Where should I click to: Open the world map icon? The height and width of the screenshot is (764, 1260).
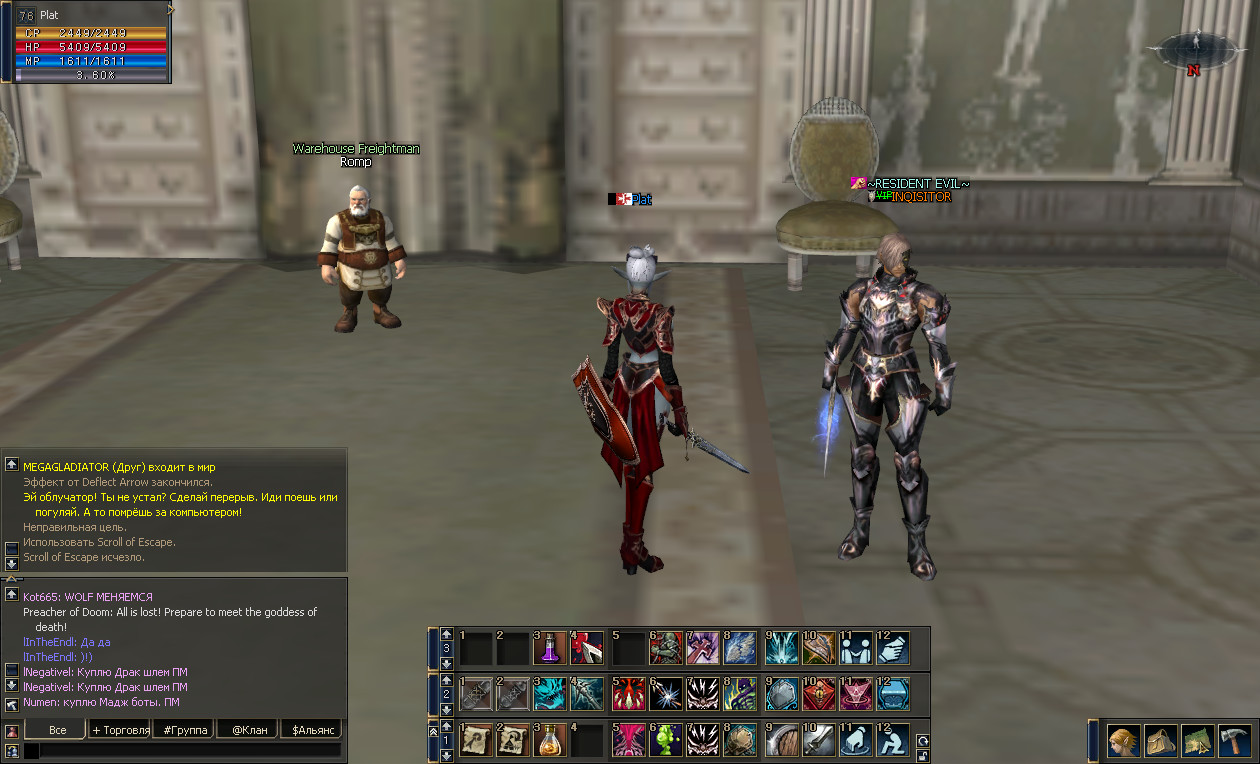tap(1198, 742)
